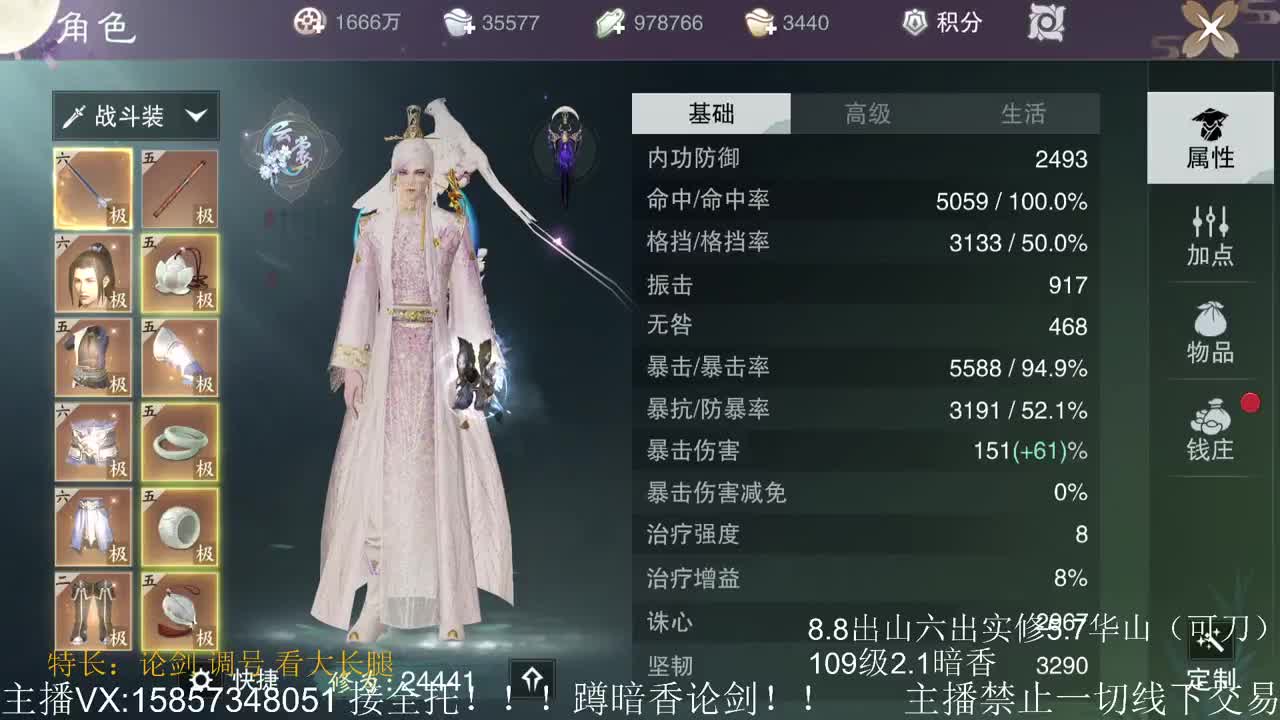Open the 物品 bag panel
1280x720 pixels.
pos(1210,330)
